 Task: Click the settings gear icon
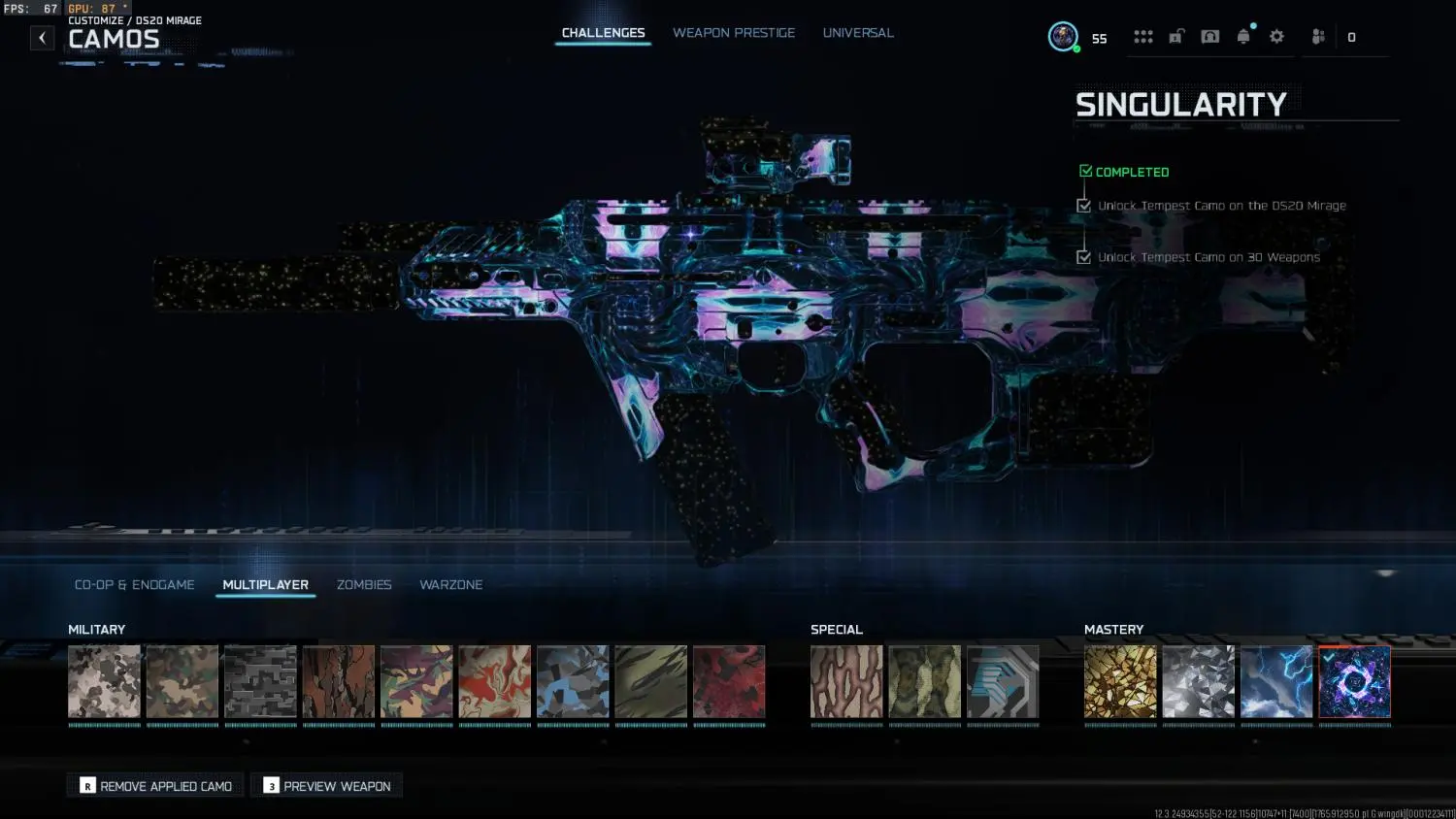click(x=1276, y=36)
